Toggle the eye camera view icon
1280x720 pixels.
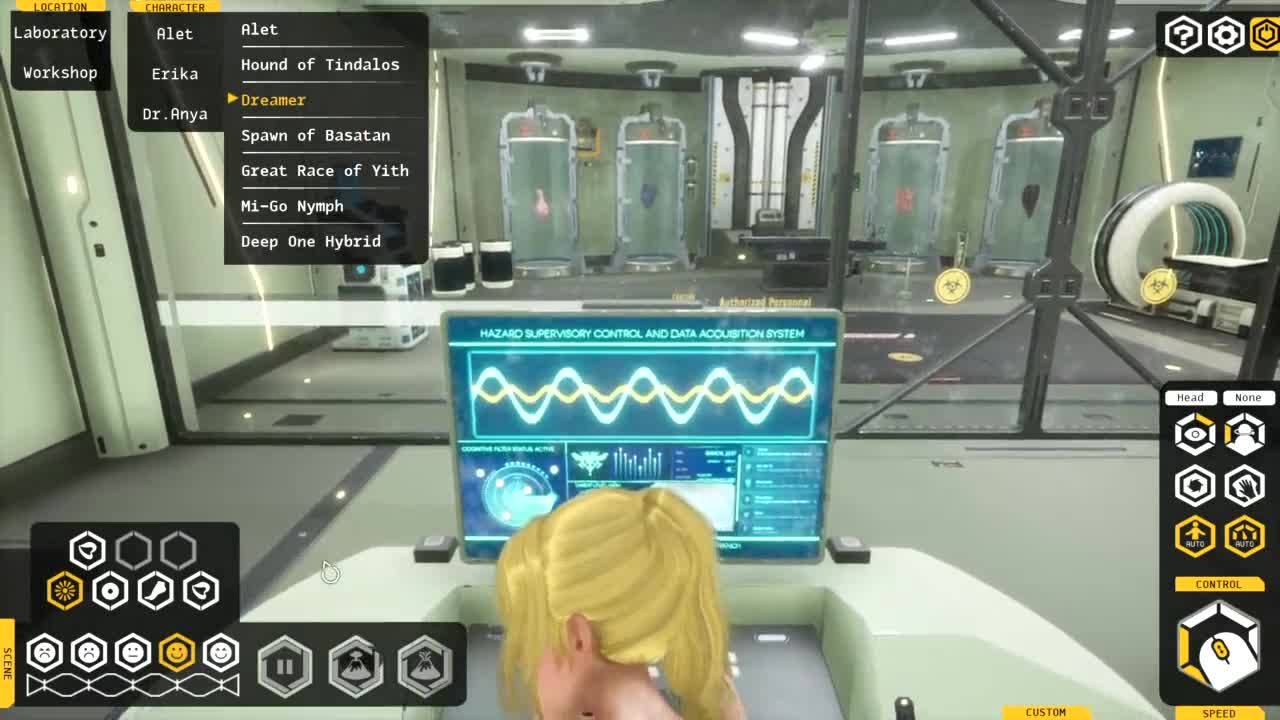point(1194,435)
